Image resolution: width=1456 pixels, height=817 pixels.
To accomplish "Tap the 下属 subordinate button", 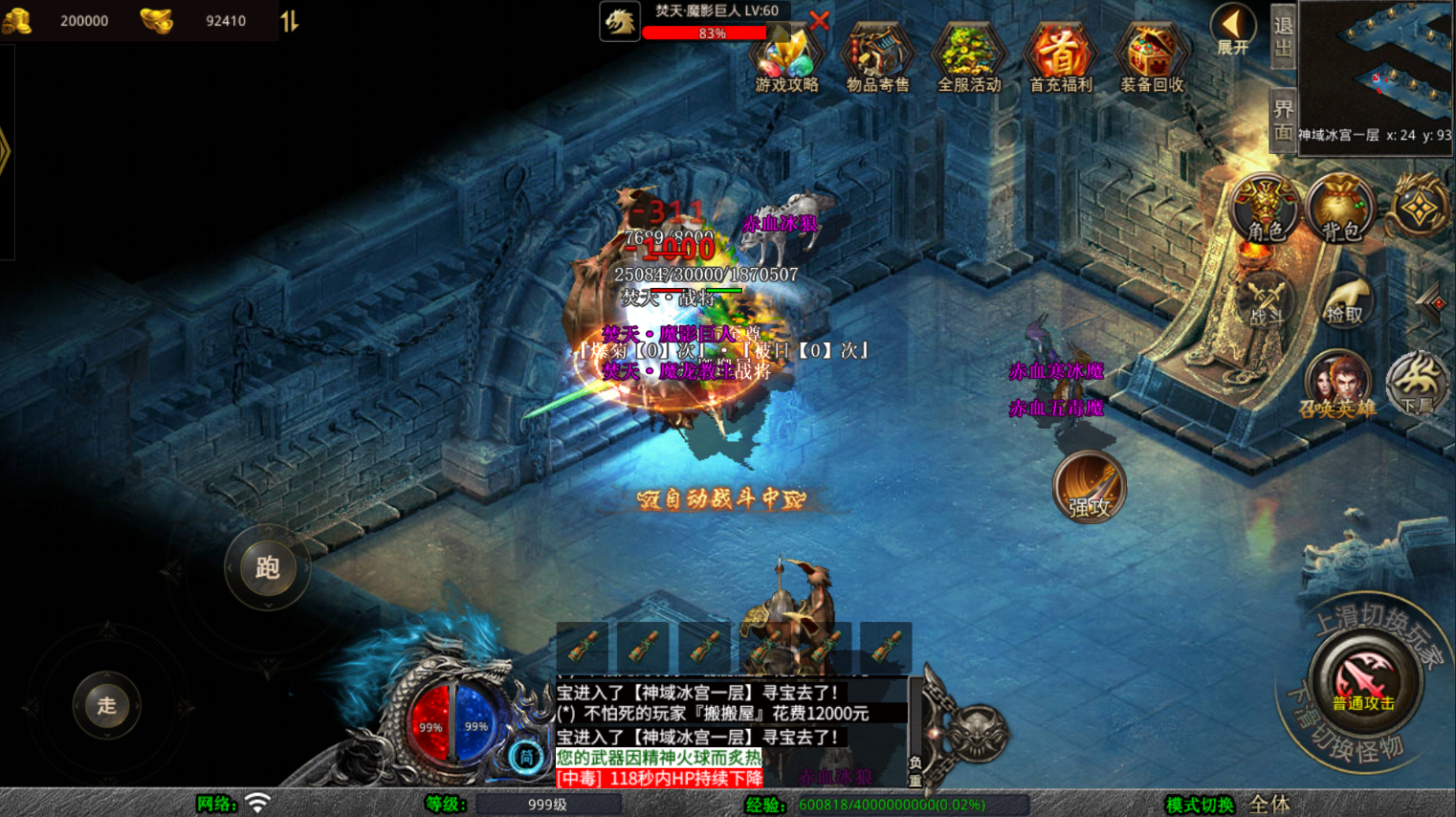I will tap(1418, 385).
